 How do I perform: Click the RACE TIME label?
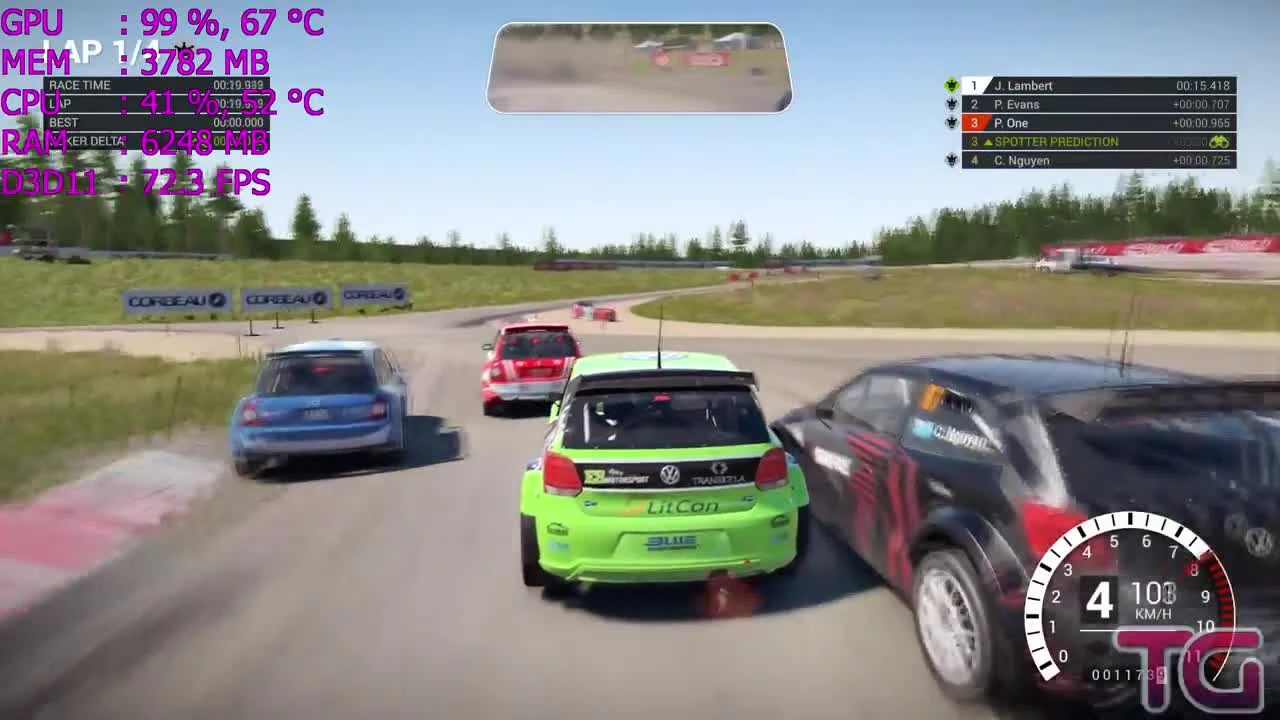click(83, 85)
